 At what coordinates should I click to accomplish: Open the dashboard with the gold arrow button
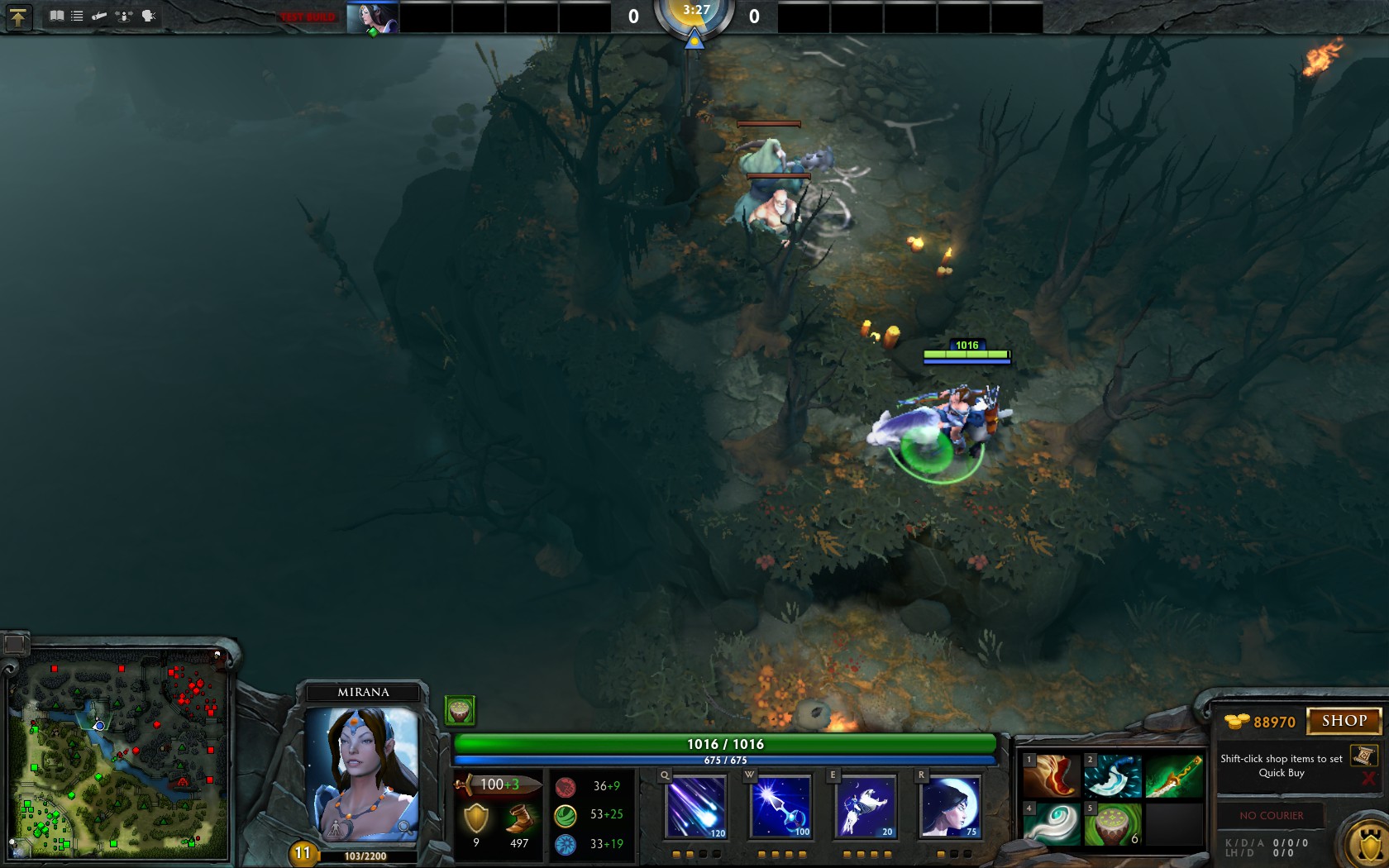pyautogui.click(x=18, y=17)
